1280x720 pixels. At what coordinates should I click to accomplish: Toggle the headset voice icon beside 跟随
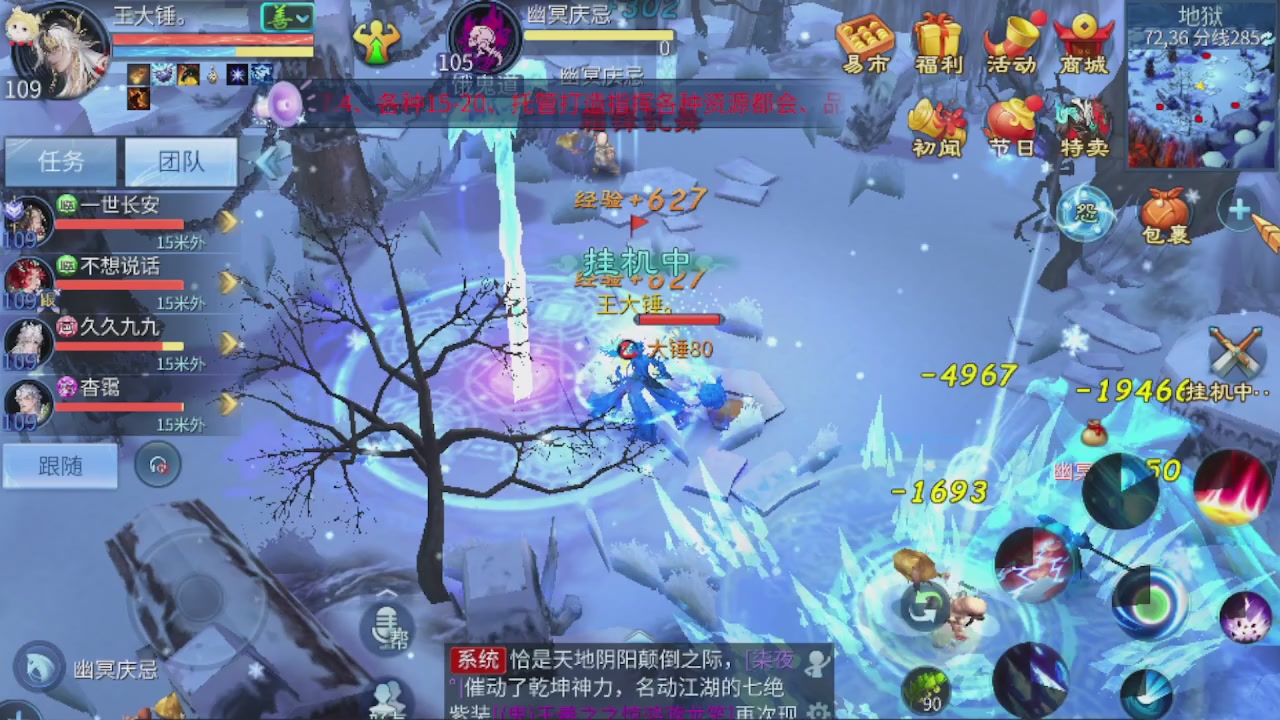[157, 466]
